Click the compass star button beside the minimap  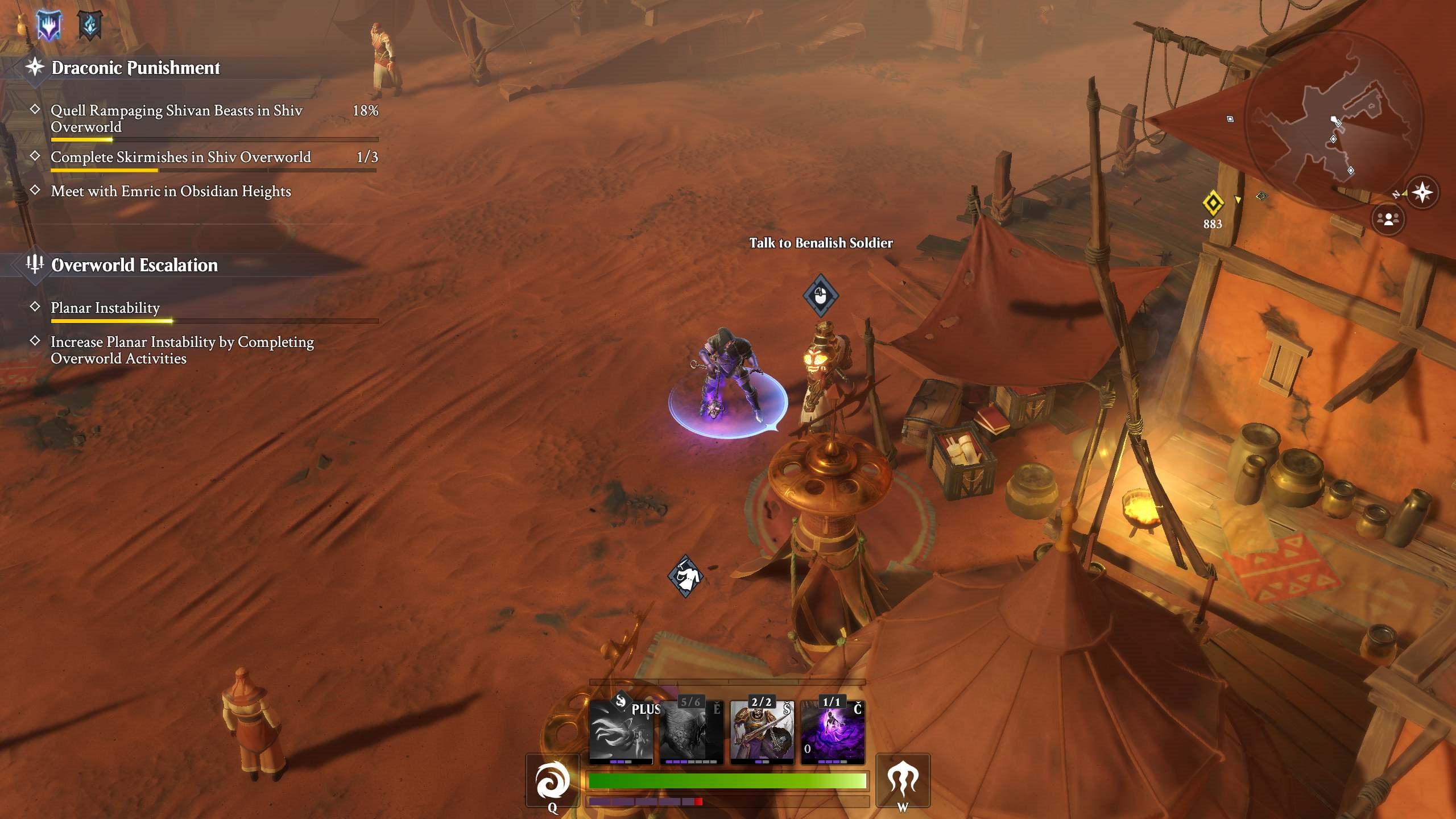pyautogui.click(x=1422, y=192)
